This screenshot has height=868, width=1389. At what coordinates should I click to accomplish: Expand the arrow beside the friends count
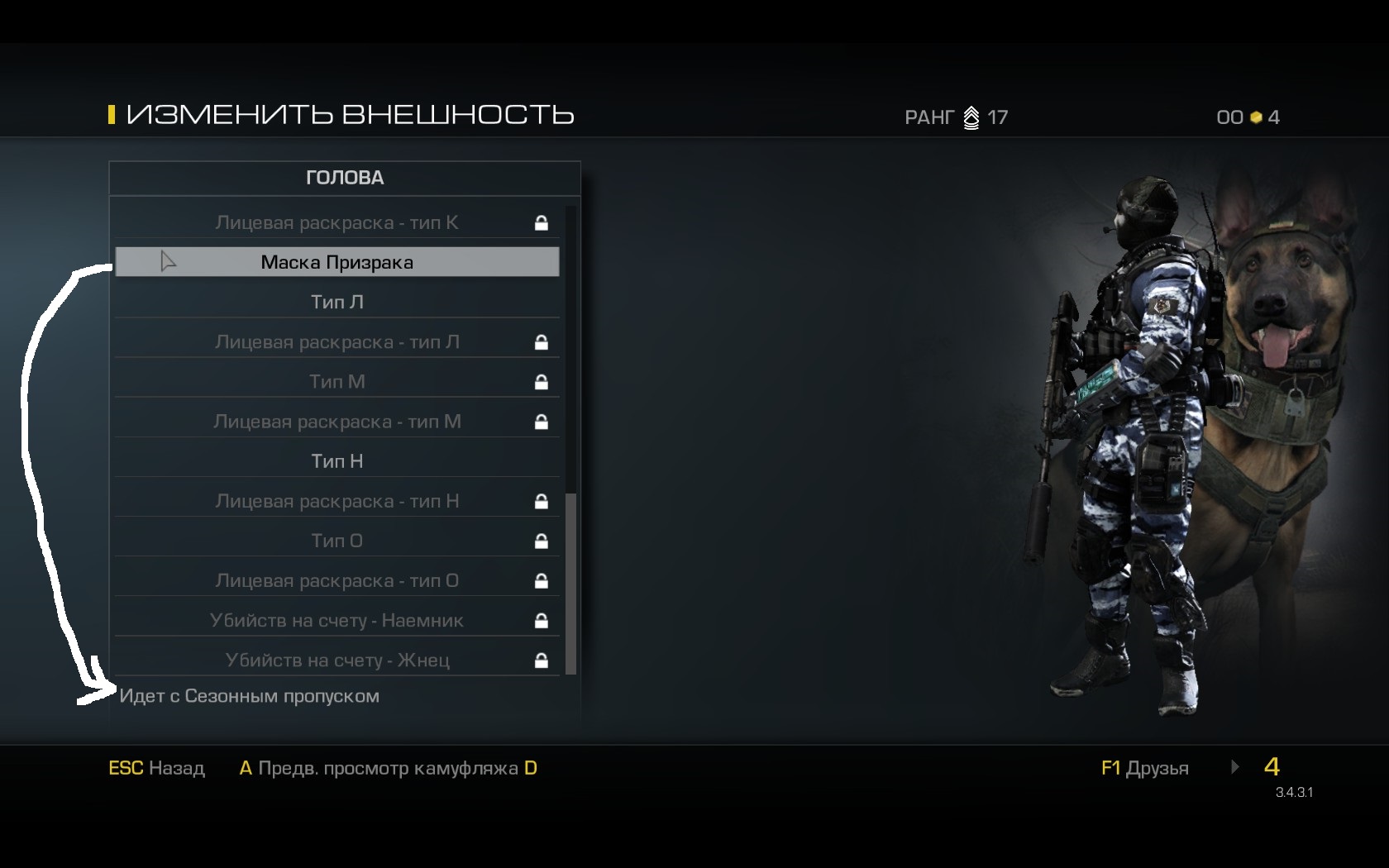1235,767
